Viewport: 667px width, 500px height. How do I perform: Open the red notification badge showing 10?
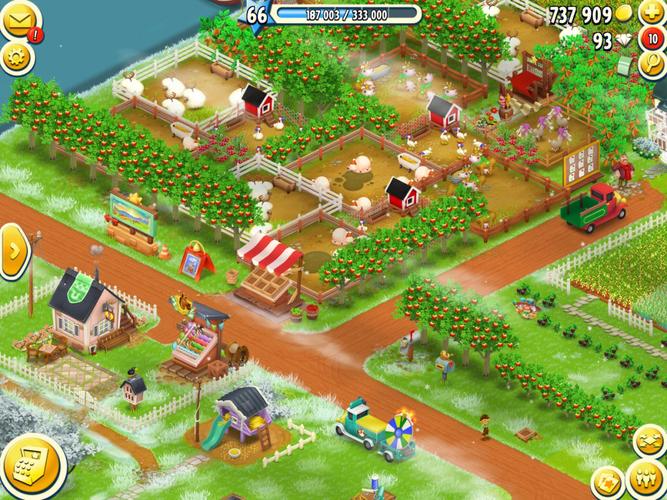[x=652, y=40]
